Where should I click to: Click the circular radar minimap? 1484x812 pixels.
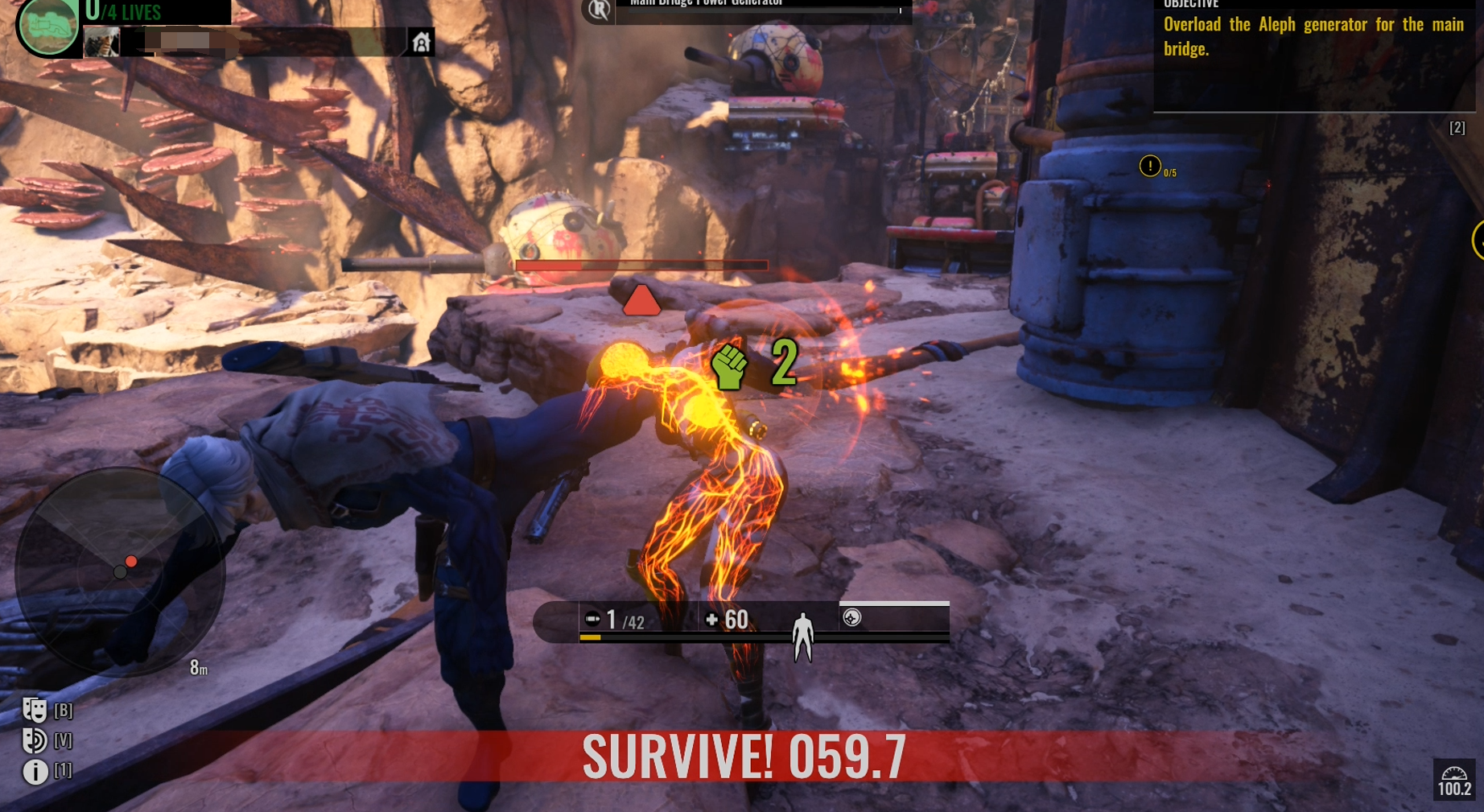click(120, 571)
